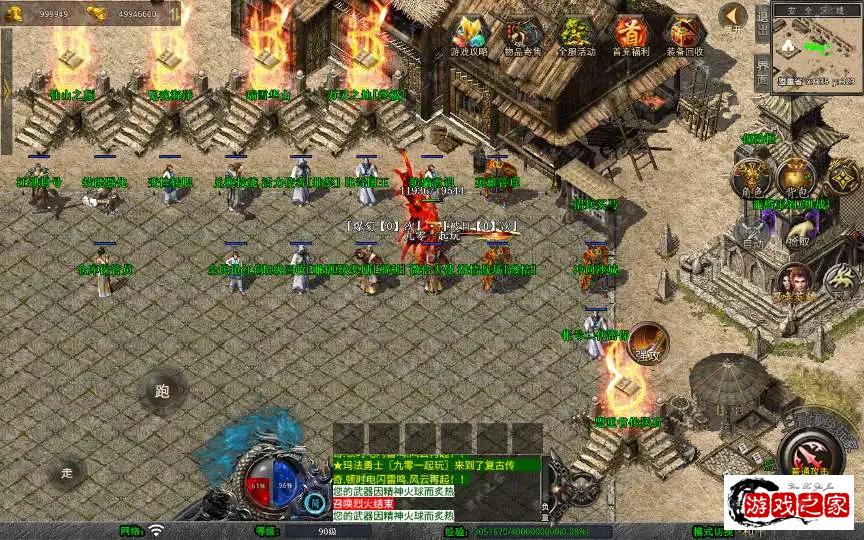Click the 游戏之家 watermark logo
This screenshot has height=540, width=864.
click(789, 501)
